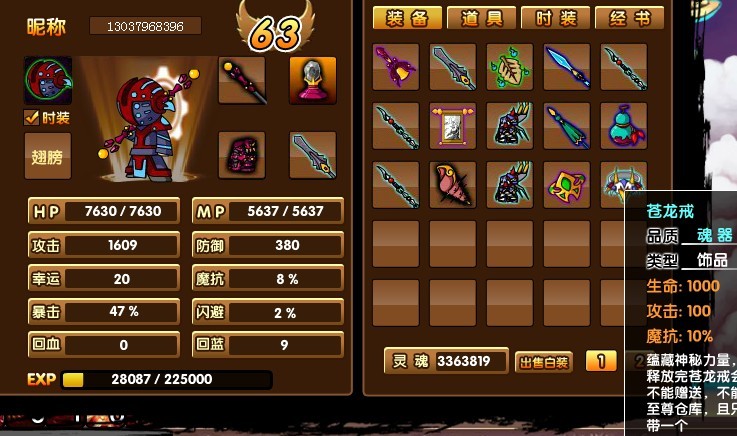
Task: Select the equipped red helmet slot
Action: pyautogui.click(x=48, y=81)
